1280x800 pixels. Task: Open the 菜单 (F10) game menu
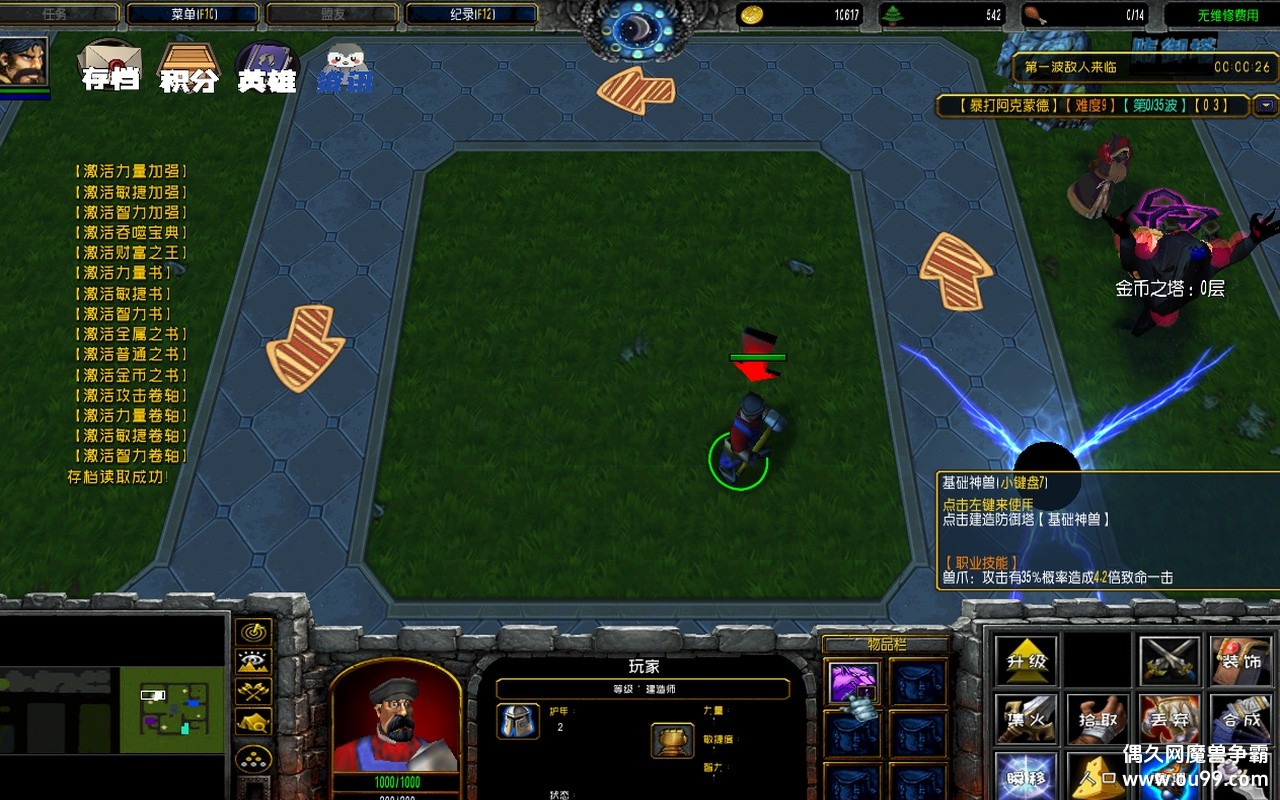click(194, 14)
